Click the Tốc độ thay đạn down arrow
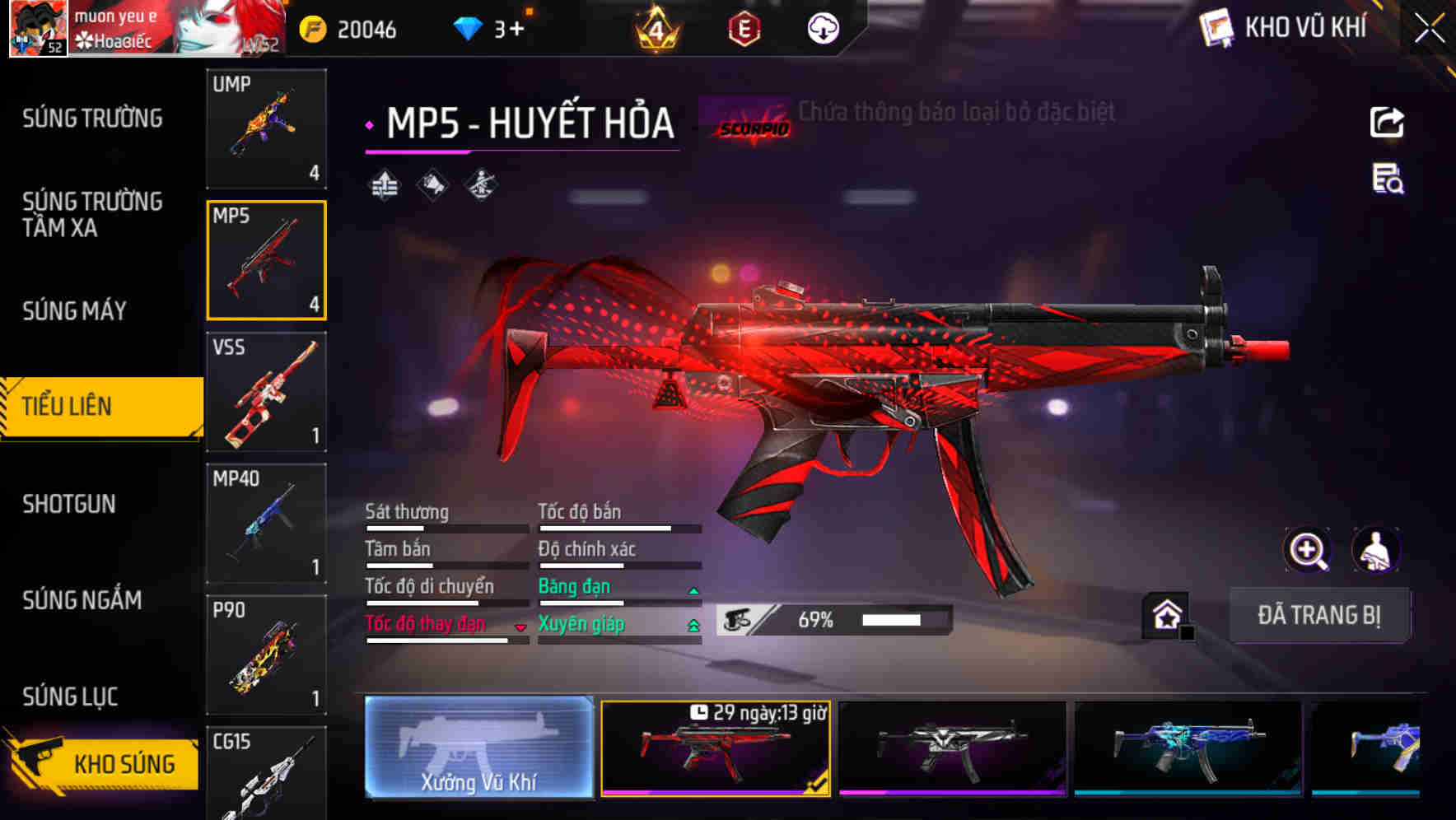Image resolution: width=1456 pixels, height=820 pixels. pos(520,627)
